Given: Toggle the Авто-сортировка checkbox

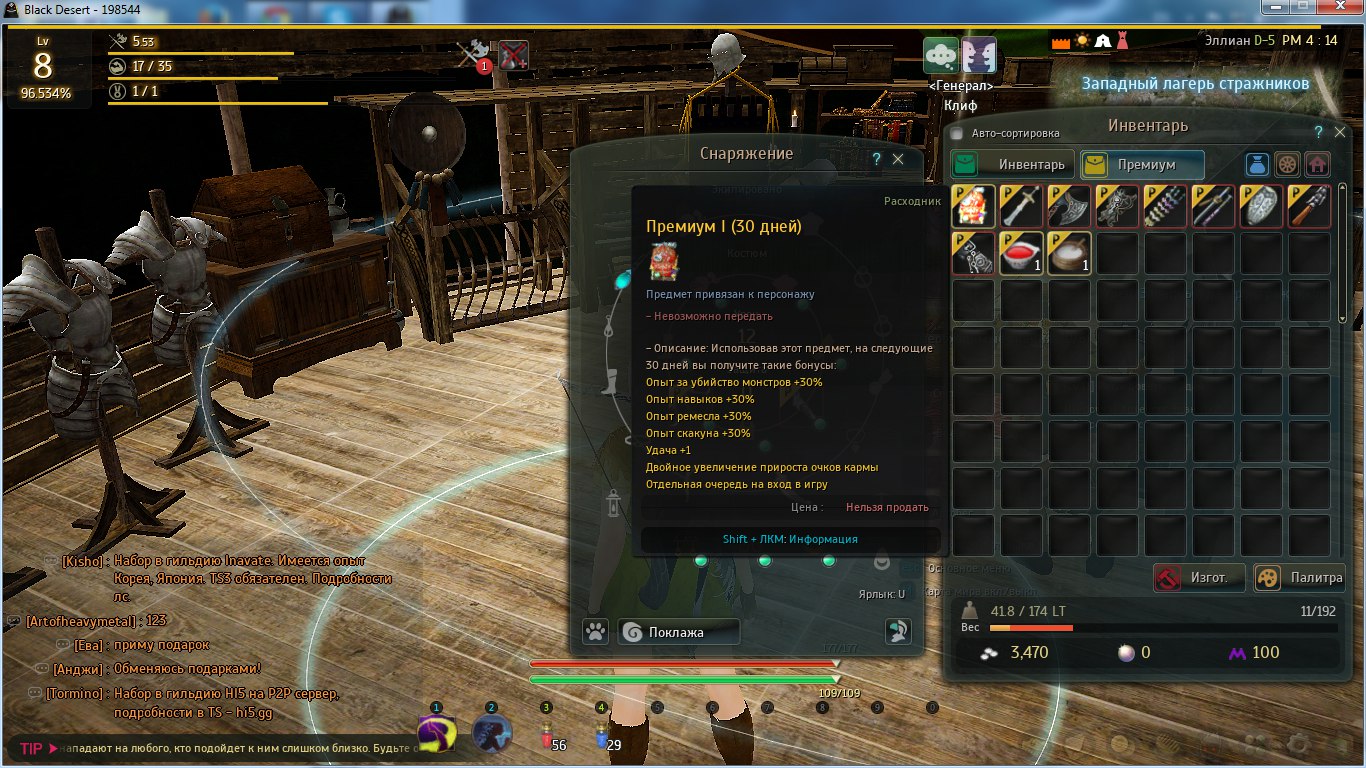Looking at the screenshot, I should (x=956, y=133).
